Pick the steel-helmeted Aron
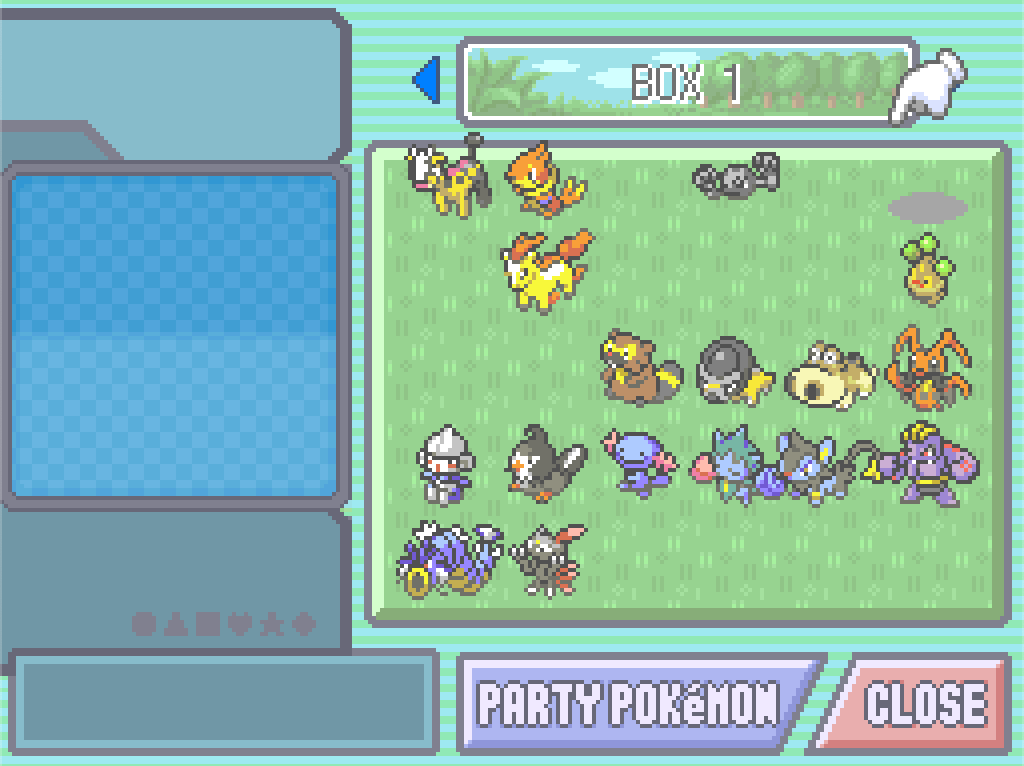The width and height of the screenshot is (1024, 766). (x=442, y=464)
